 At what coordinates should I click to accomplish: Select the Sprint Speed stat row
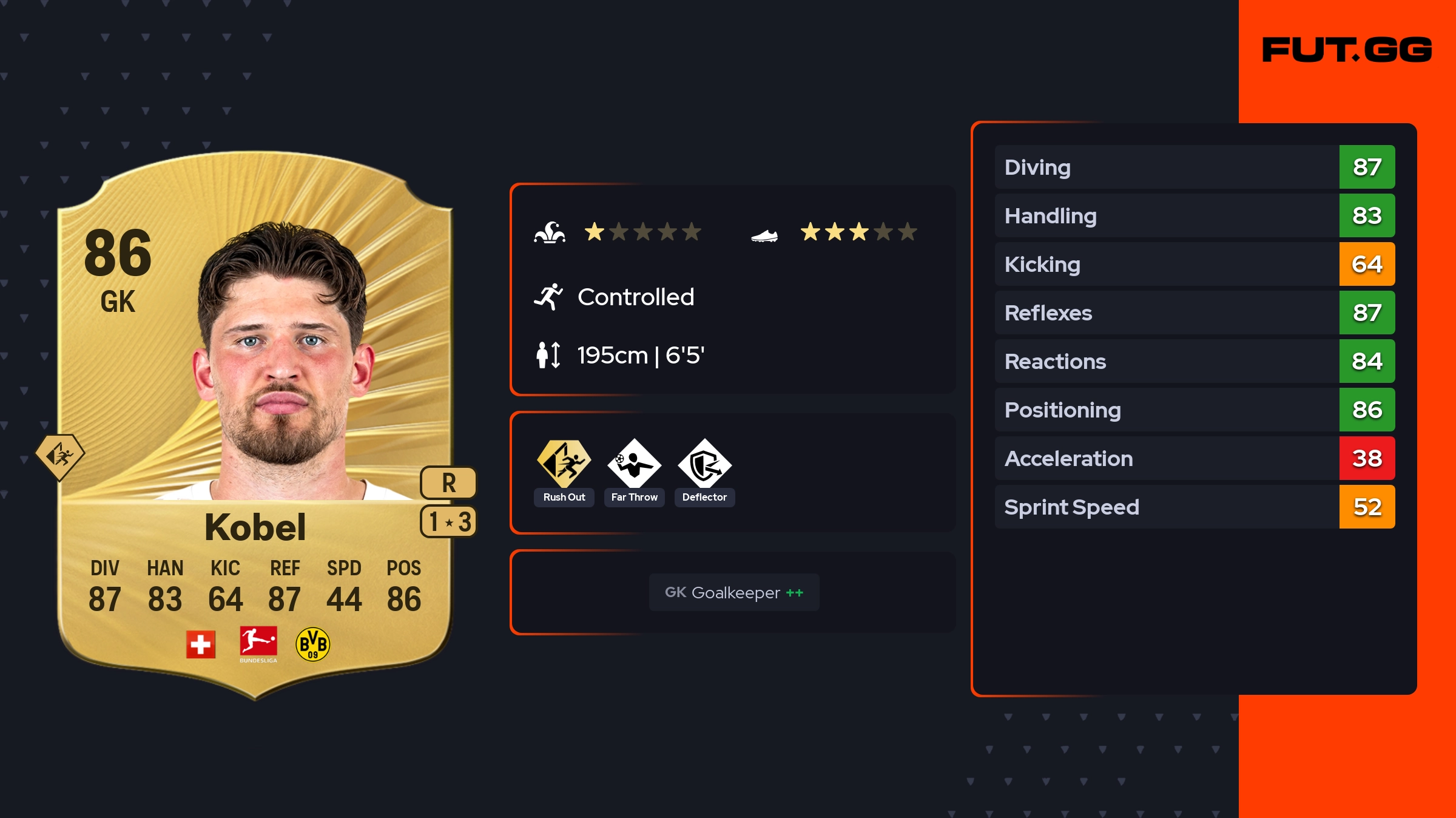click(x=1194, y=507)
